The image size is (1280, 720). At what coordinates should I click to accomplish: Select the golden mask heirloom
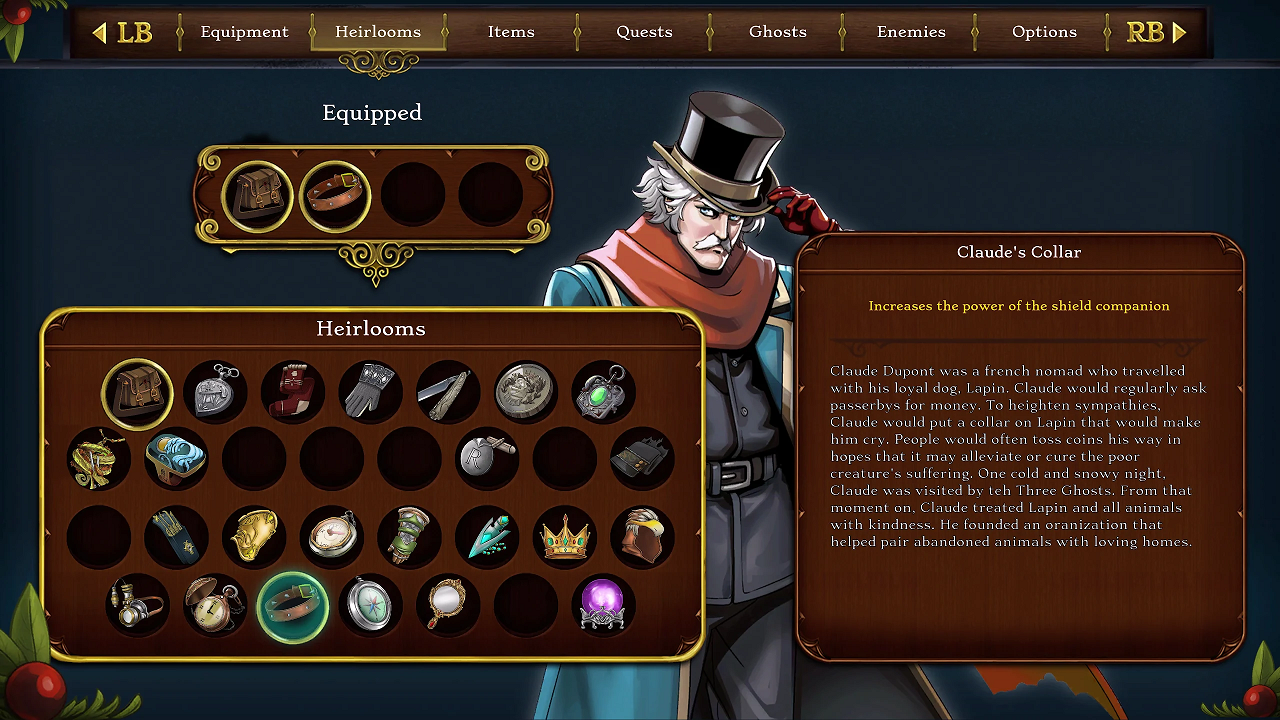coord(254,537)
